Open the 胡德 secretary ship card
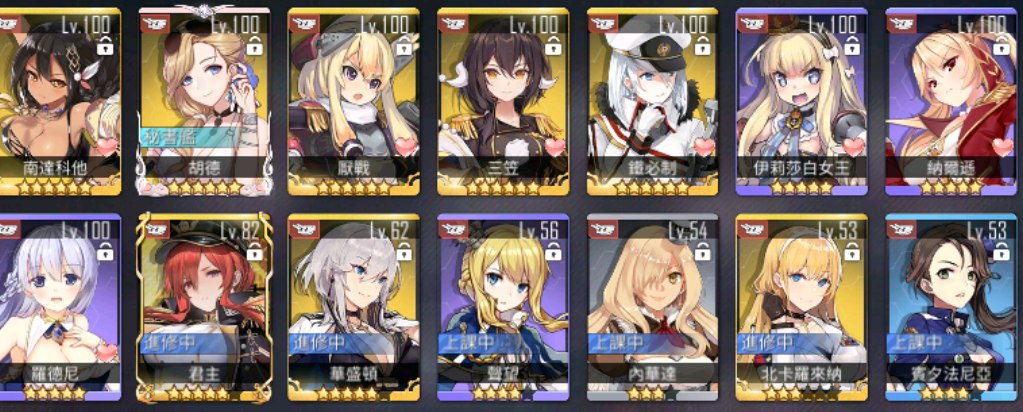The height and width of the screenshot is (412, 1023). (x=204, y=100)
